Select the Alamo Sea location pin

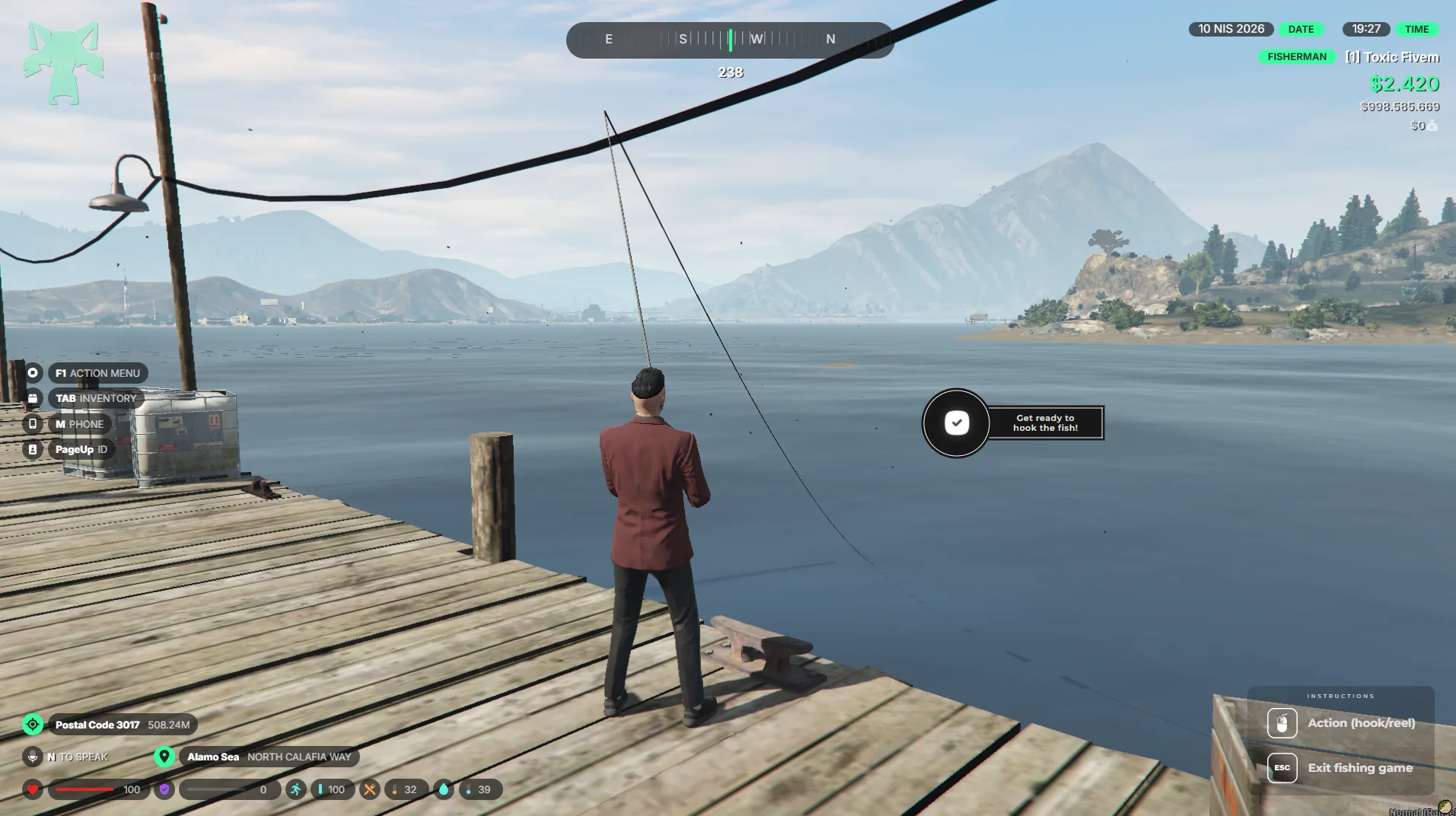pyautogui.click(x=164, y=757)
